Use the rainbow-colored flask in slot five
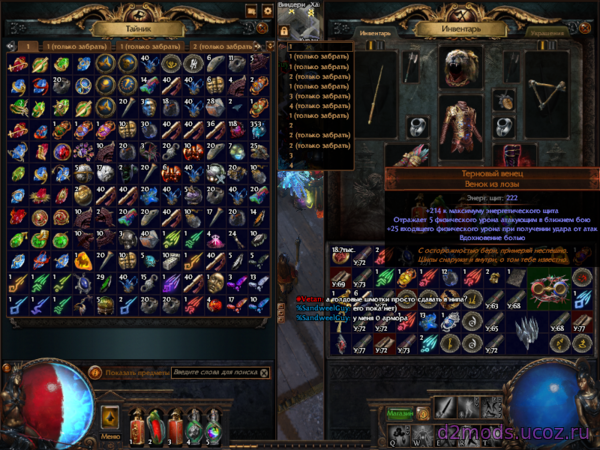The width and height of the screenshot is (600, 450). click(215, 425)
